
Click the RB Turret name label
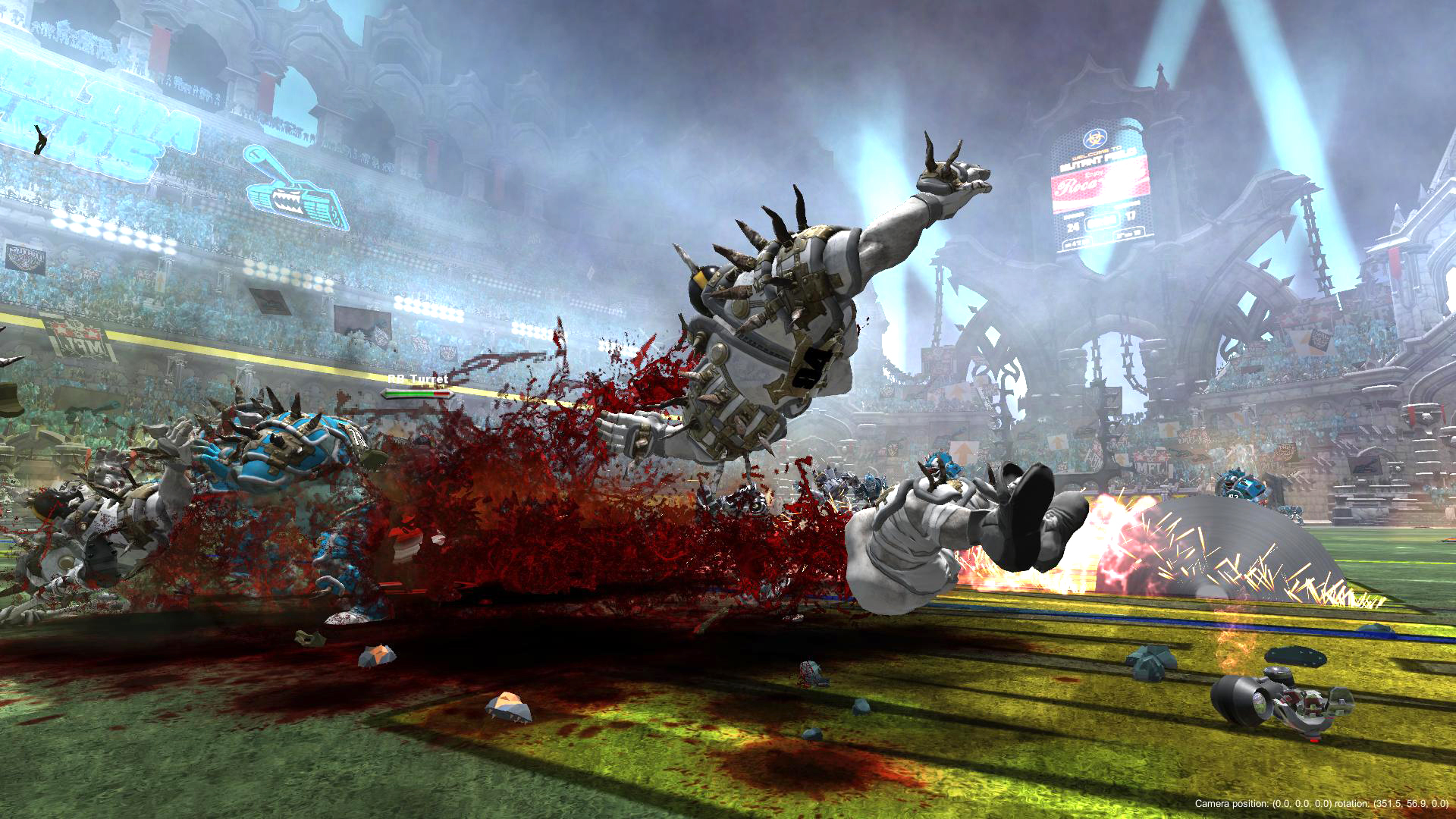click(418, 378)
